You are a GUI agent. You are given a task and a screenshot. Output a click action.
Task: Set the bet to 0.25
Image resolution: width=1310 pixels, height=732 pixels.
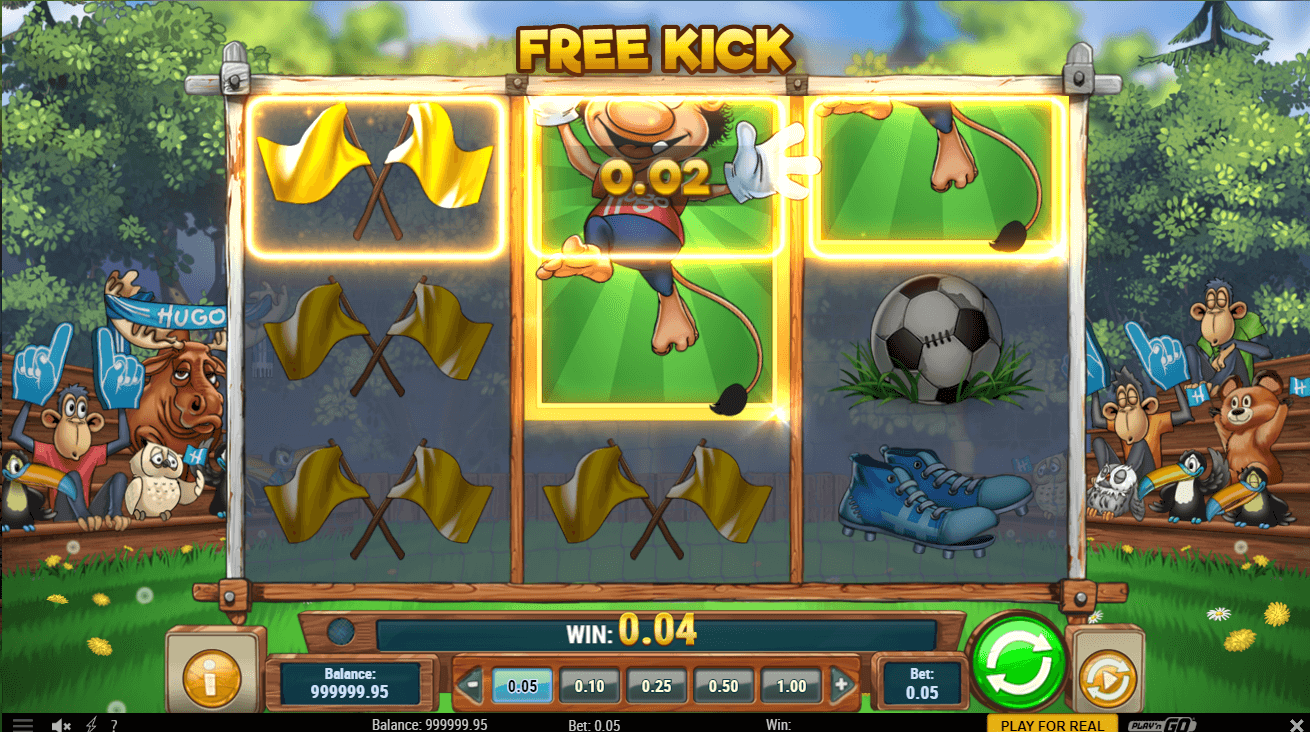click(x=657, y=686)
